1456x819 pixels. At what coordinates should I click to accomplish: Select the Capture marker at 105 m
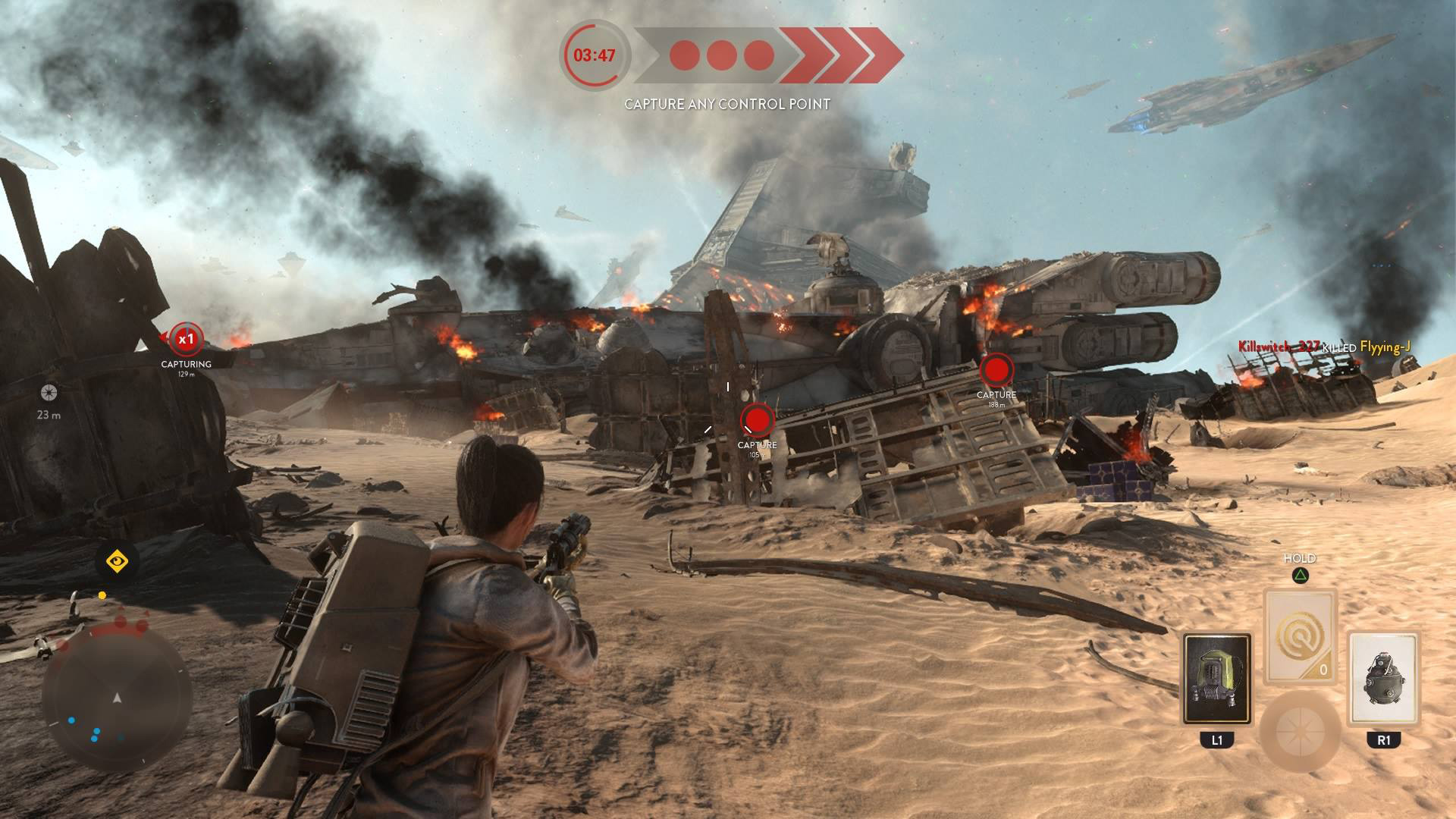tap(756, 419)
